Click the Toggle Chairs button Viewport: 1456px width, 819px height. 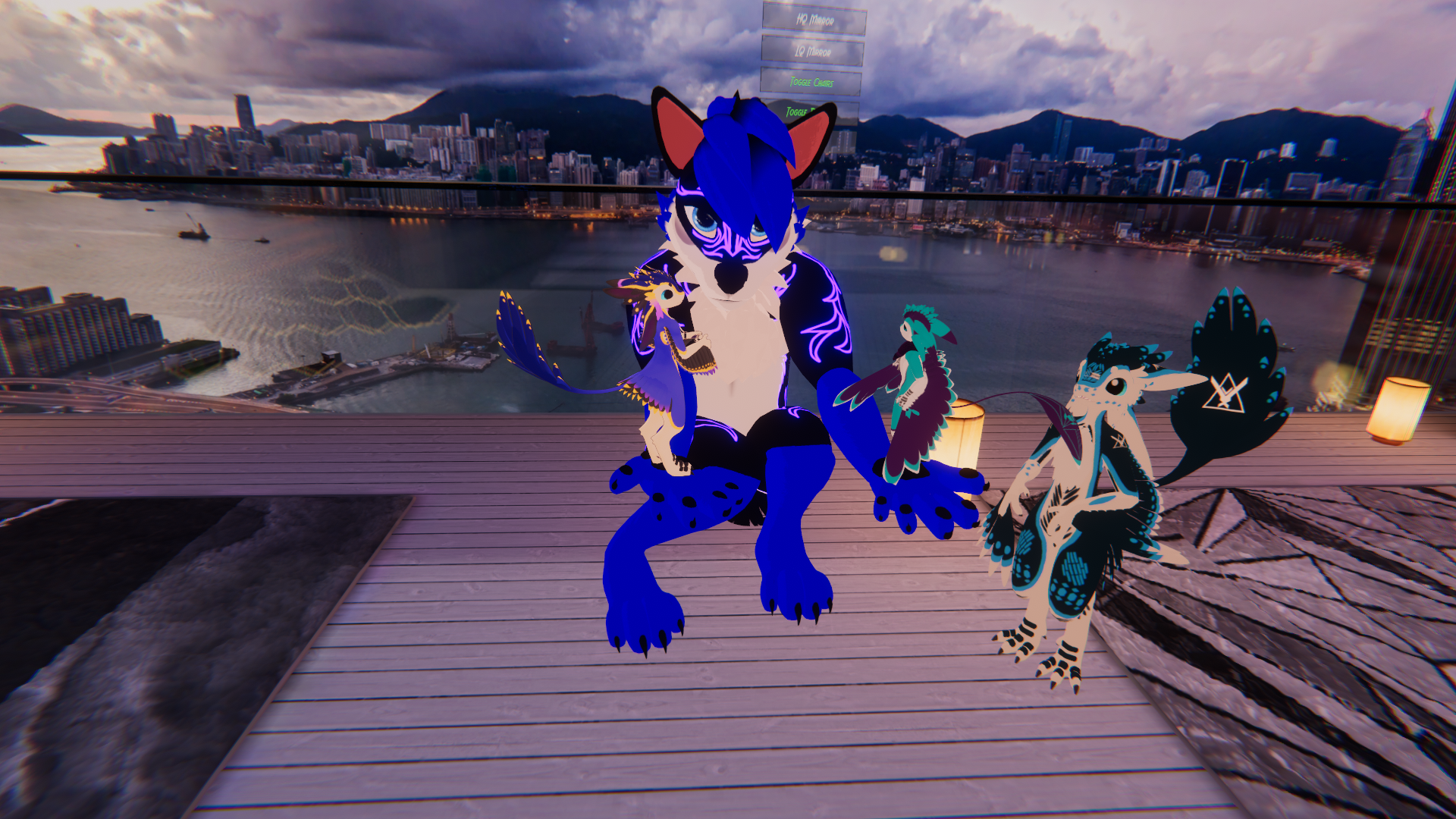[x=811, y=82]
